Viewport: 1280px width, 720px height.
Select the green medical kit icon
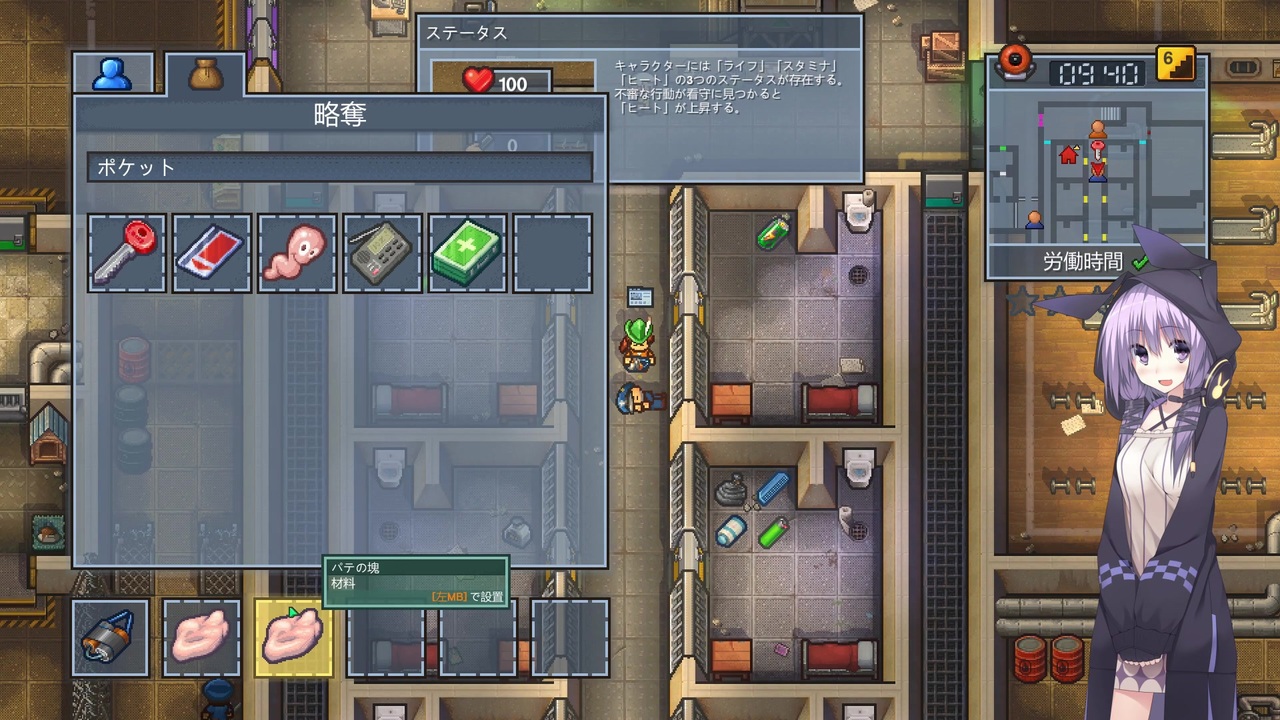click(x=466, y=252)
